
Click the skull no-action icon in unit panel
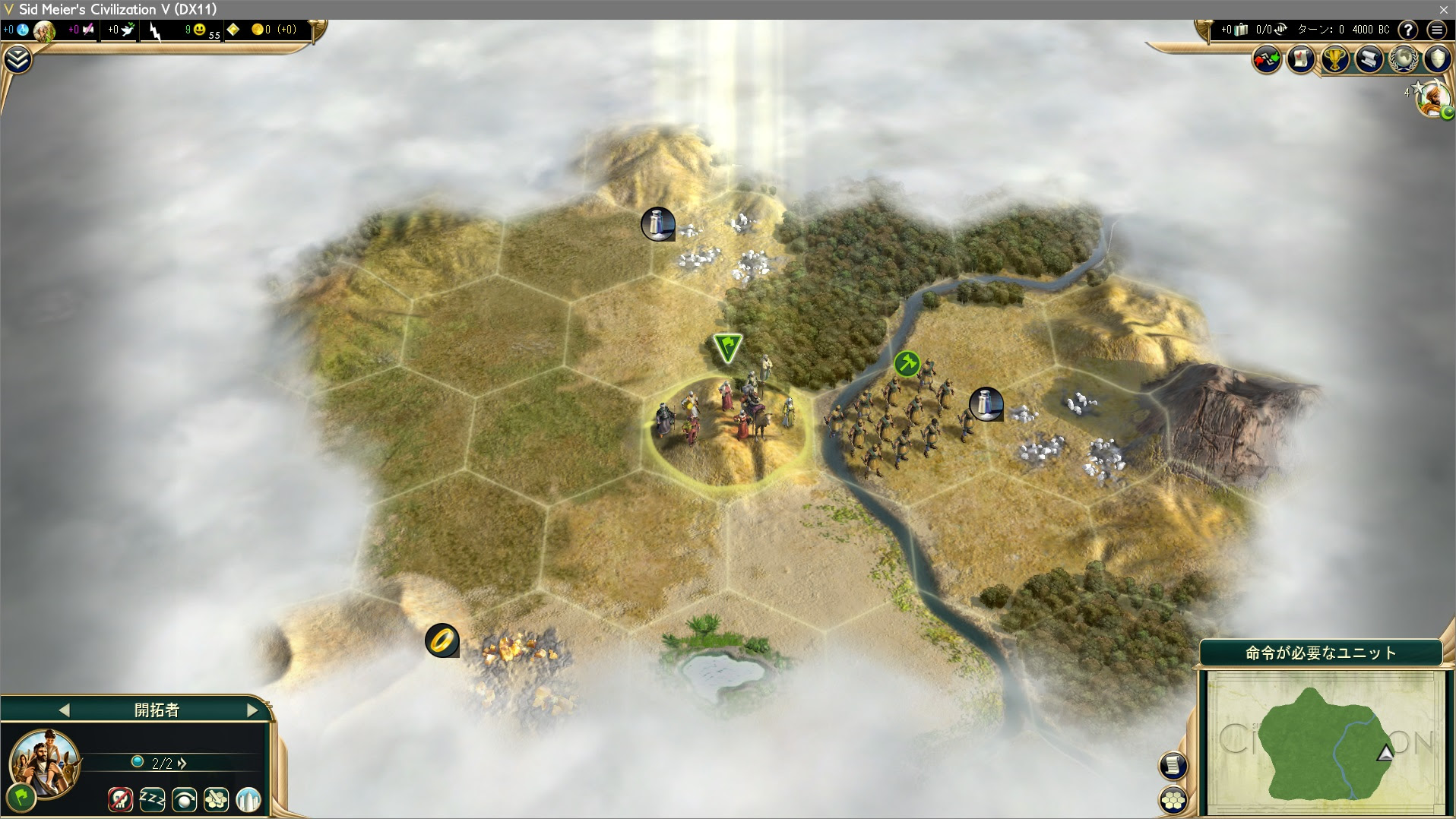point(119,800)
